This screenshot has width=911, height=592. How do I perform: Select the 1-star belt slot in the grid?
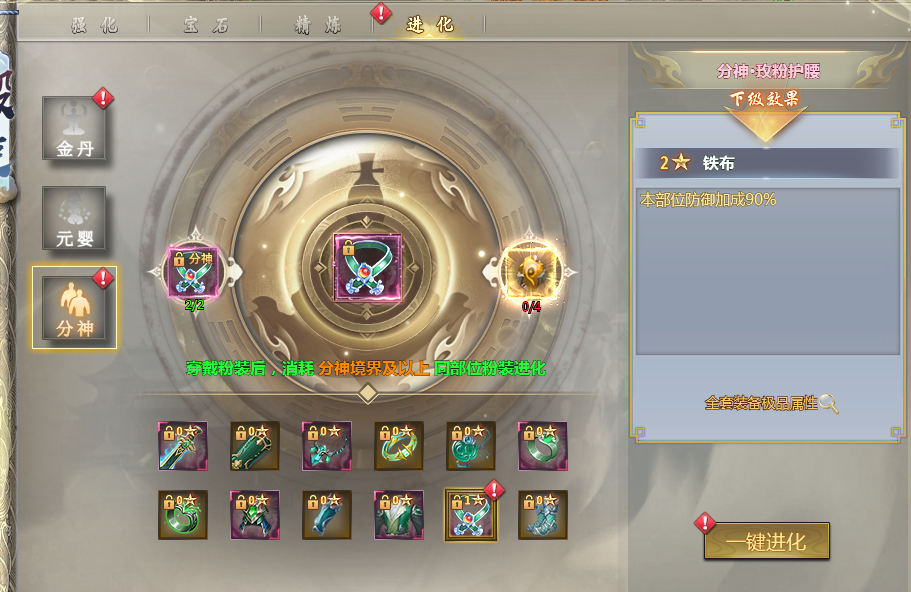point(470,515)
